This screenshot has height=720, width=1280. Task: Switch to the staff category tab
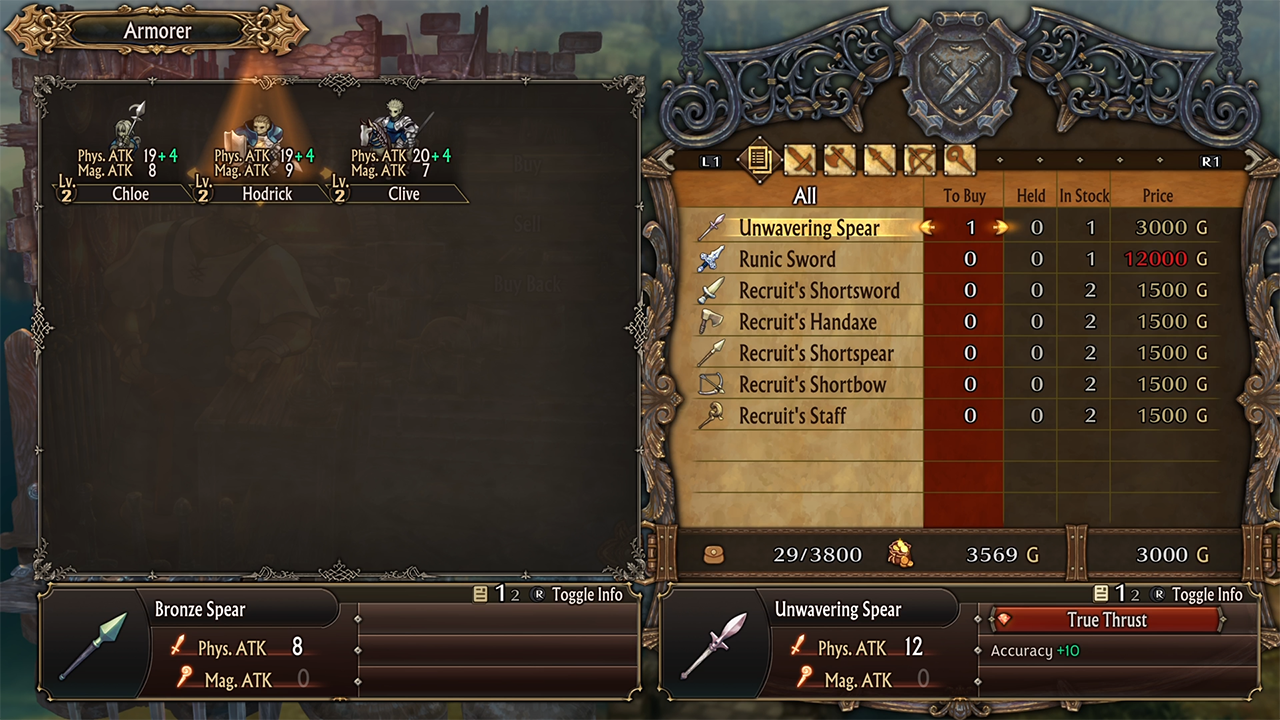pos(959,160)
